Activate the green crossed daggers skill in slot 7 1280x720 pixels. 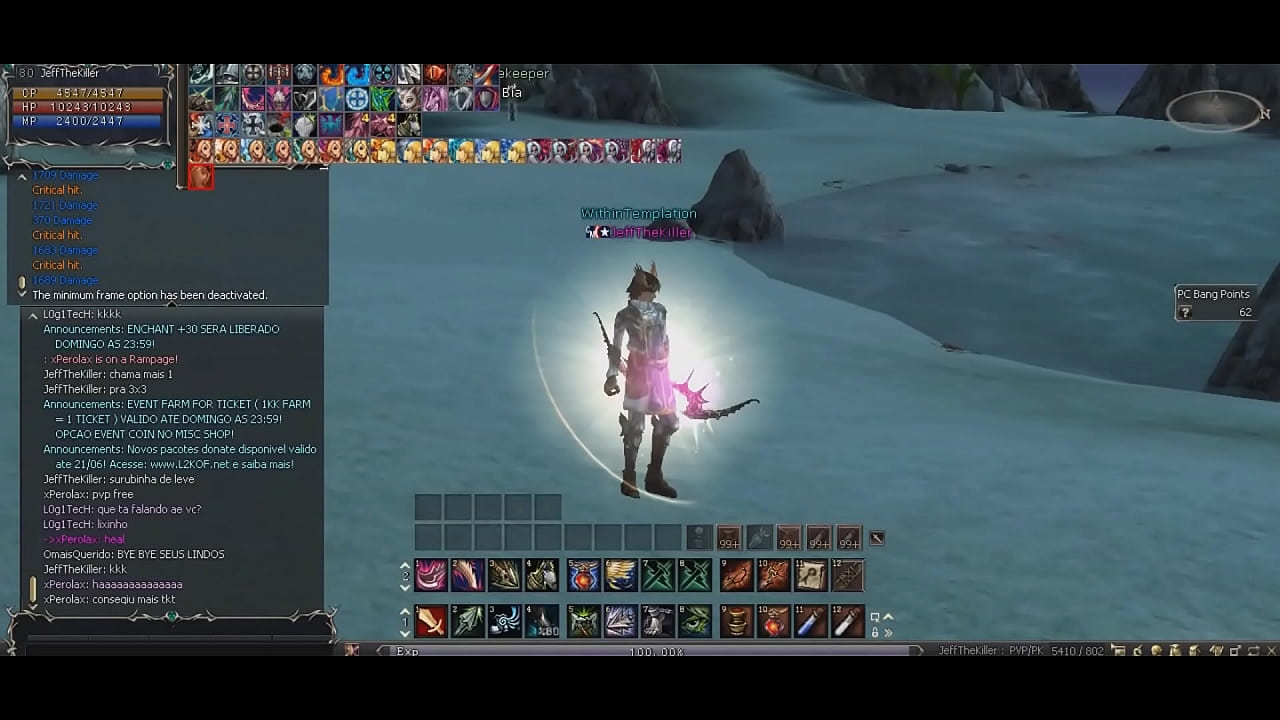(x=658, y=575)
